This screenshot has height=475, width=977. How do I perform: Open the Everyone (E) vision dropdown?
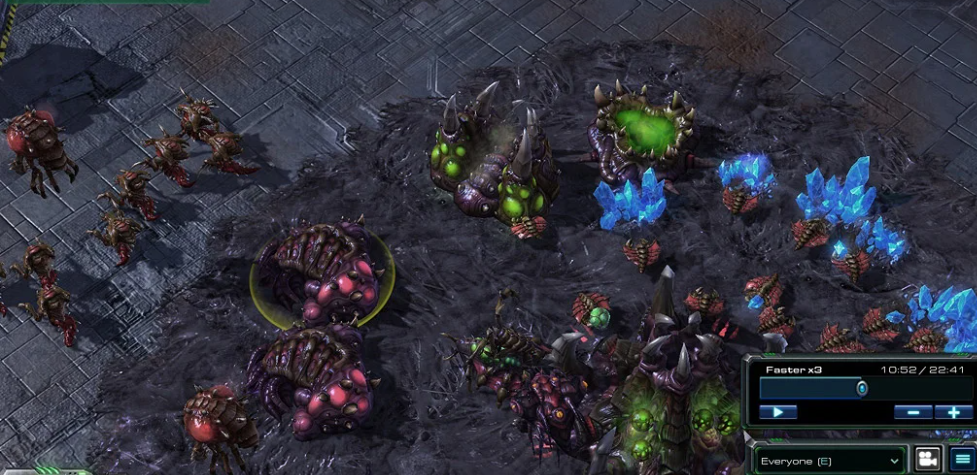tap(830, 461)
